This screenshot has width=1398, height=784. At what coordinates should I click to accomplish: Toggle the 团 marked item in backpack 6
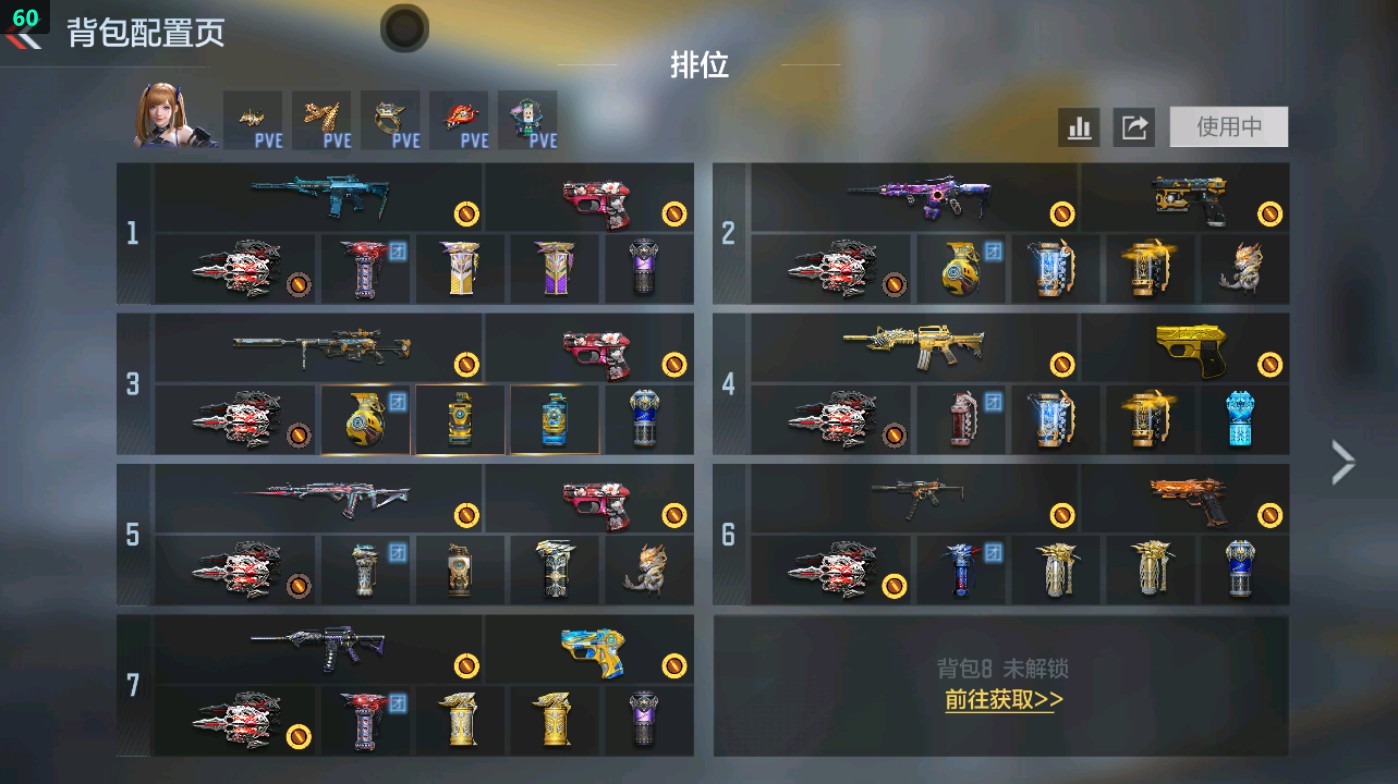click(963, 570)
